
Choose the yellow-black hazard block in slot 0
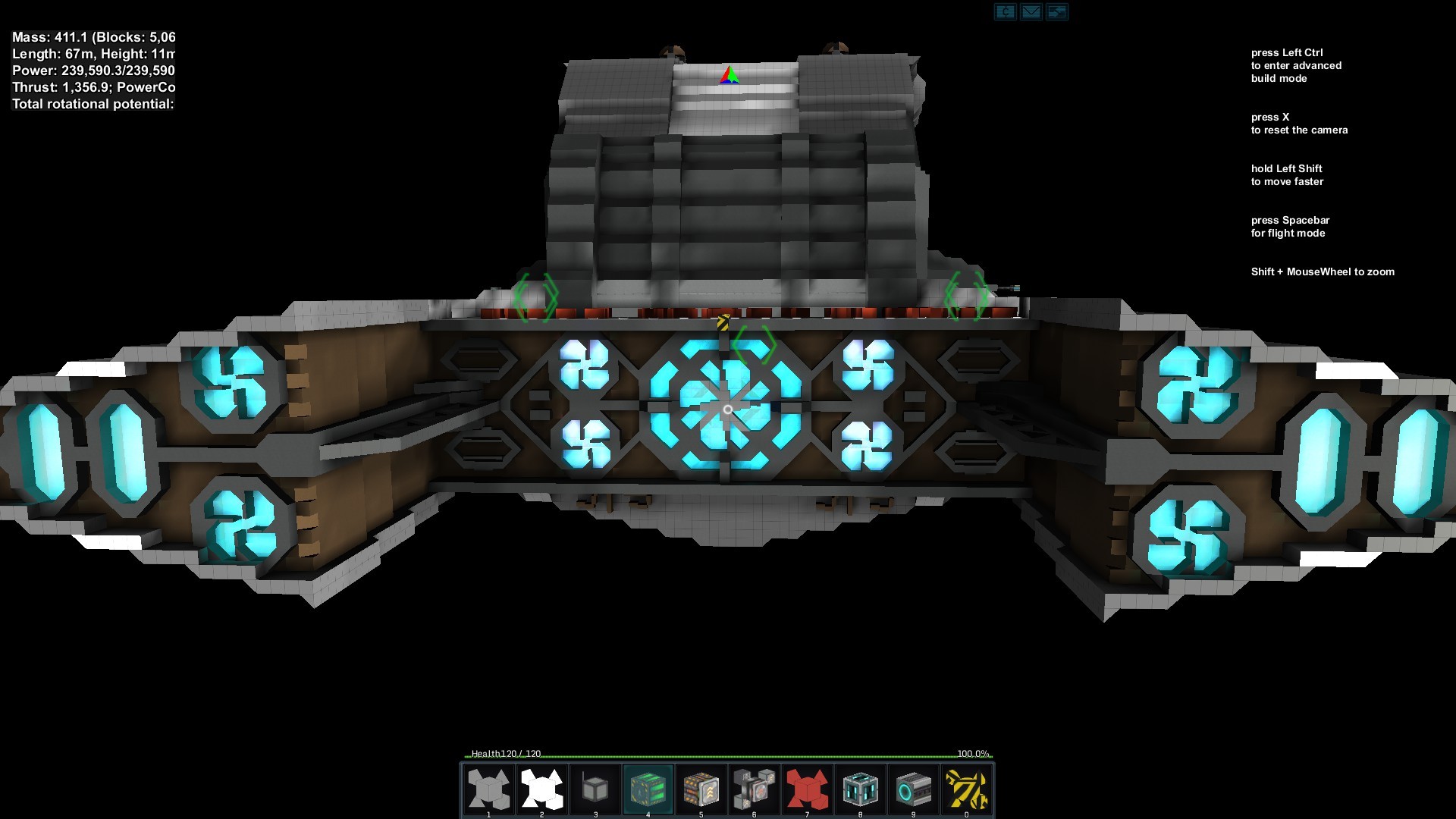[966, 789]
